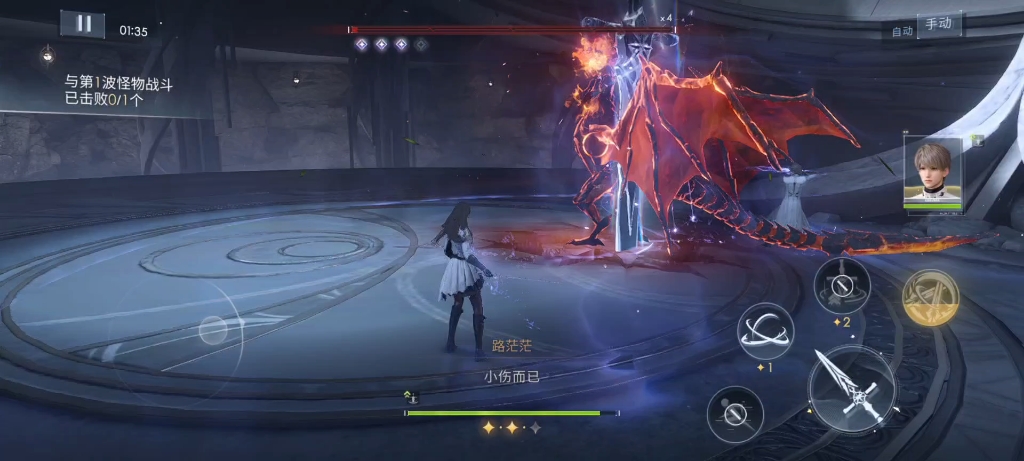Select 手动 manual combat mode
This screenshot has height=461, width=1024.
(938, 25)
